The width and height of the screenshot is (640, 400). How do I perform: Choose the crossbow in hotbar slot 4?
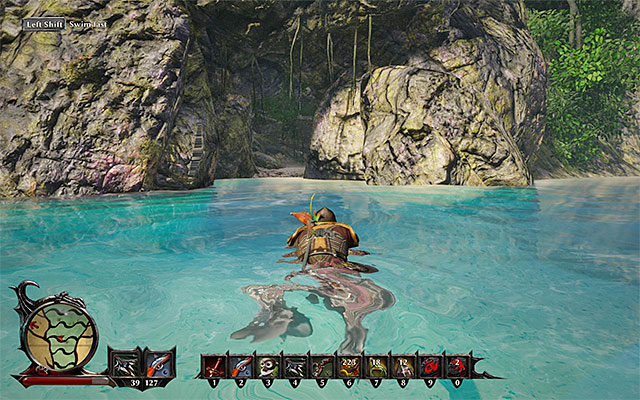click(295, 366)
